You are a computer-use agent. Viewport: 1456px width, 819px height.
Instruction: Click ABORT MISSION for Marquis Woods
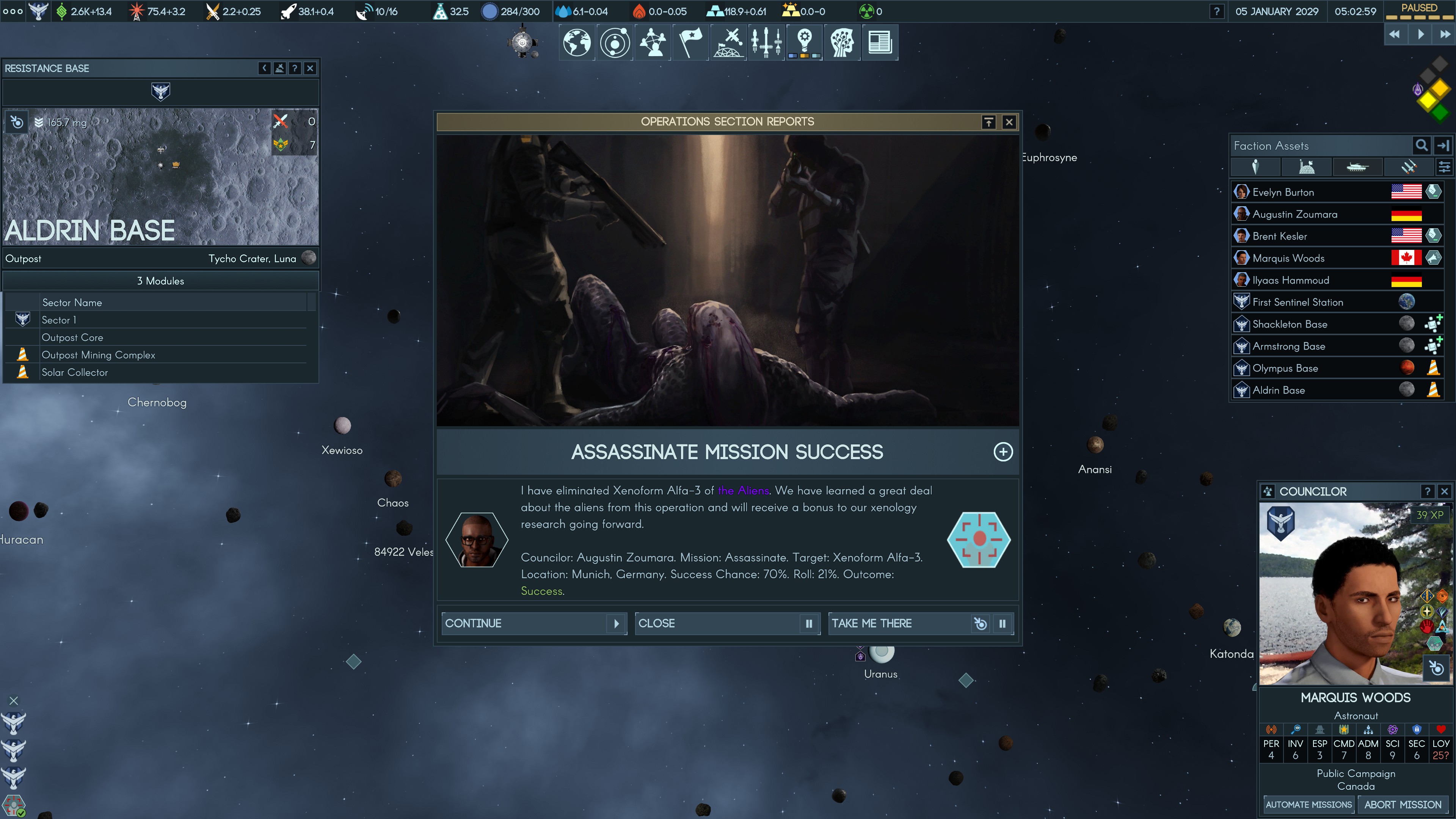point(1403,804)
